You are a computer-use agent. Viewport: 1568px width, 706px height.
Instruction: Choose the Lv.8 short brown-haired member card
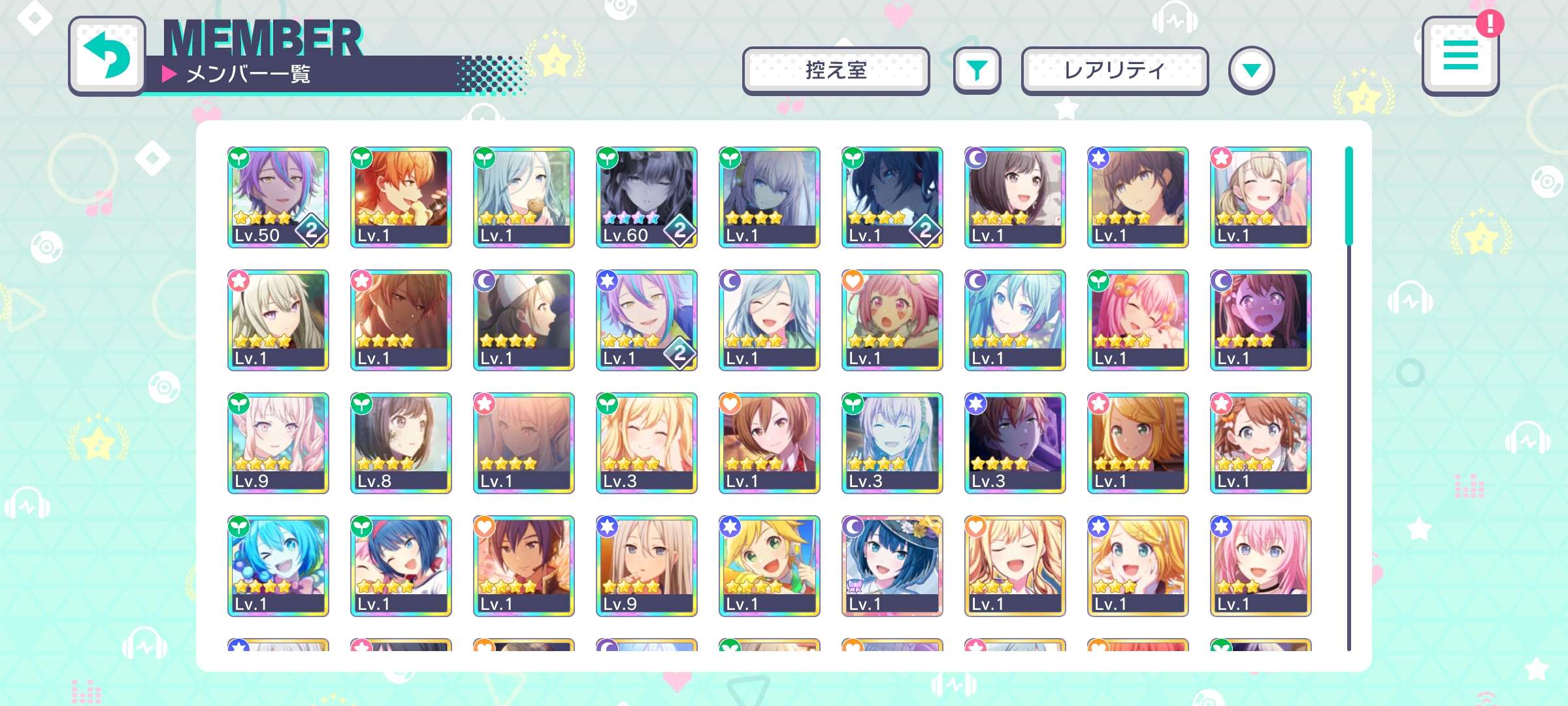401,443
